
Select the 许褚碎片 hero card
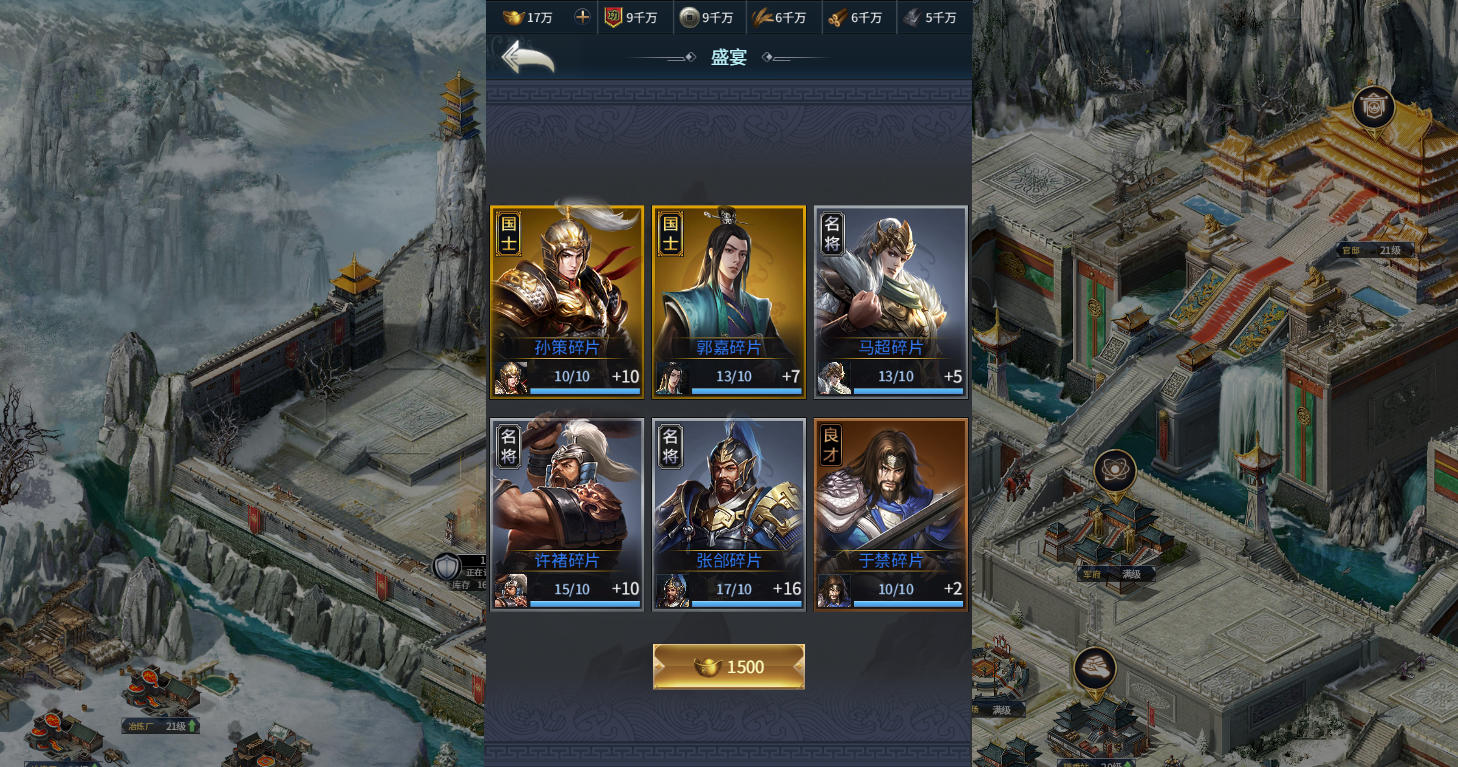567,513
